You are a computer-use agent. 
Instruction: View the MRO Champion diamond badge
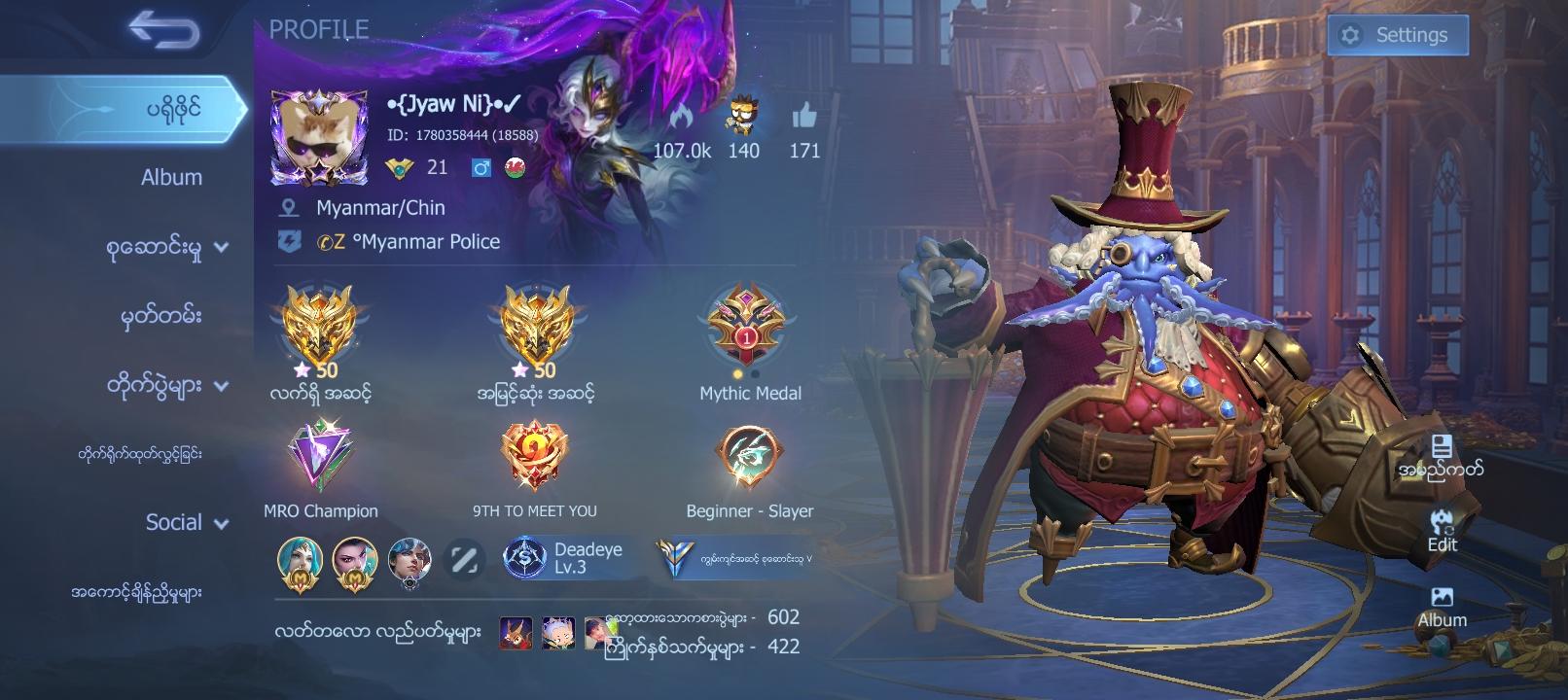tap(322, 457)
